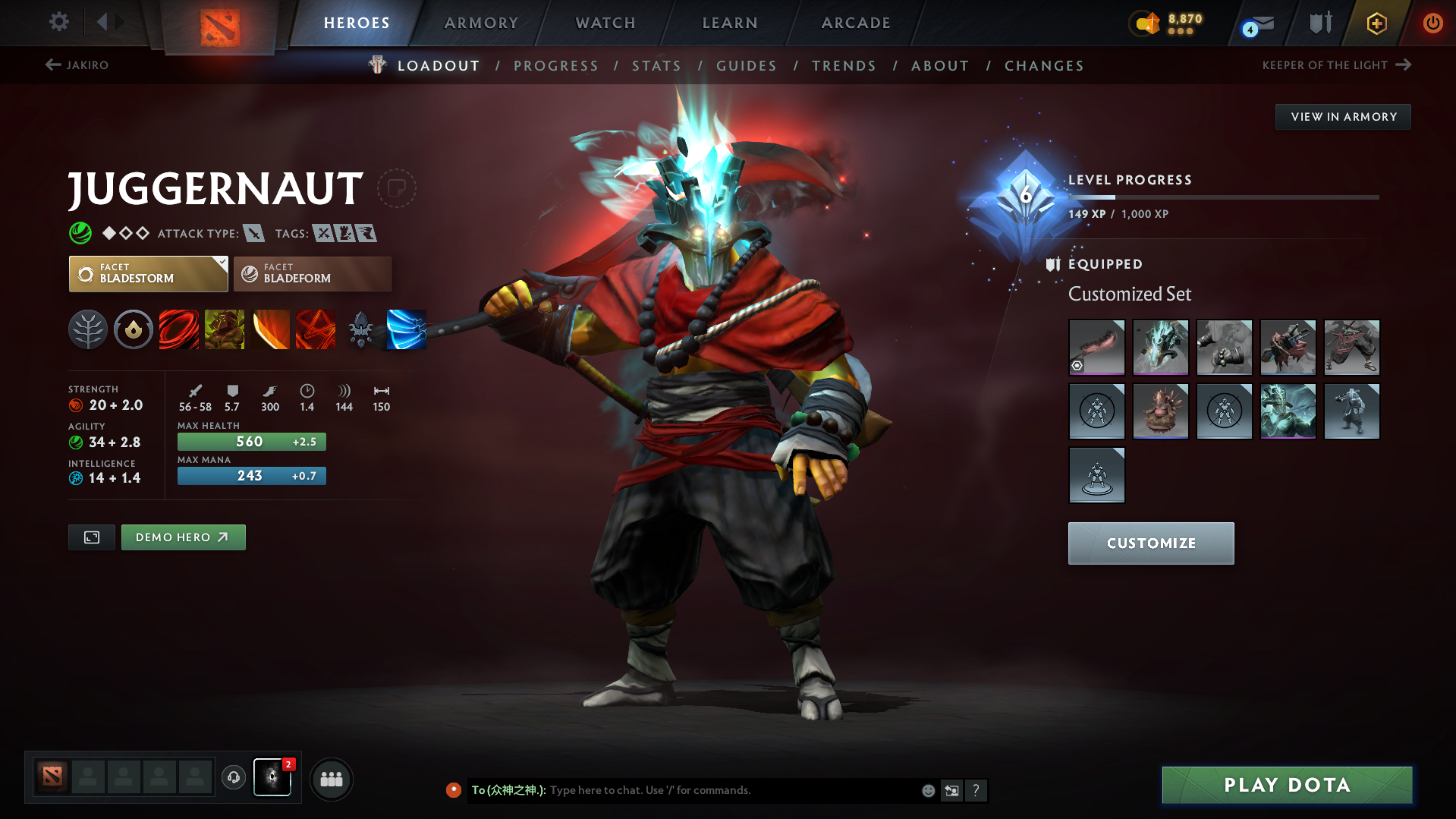The height and width of the screenshot is (819, 1456).
Task: Open the Watch section
Action: [605, 23]
